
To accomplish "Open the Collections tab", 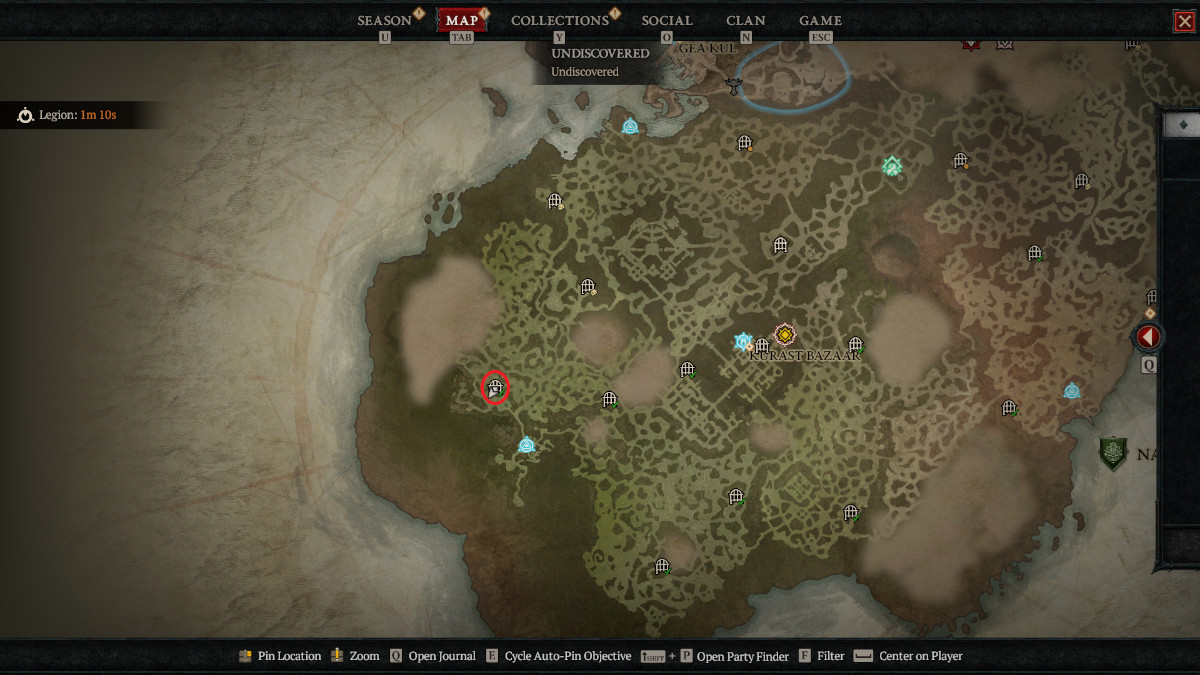I will click(x=559, y=20).
